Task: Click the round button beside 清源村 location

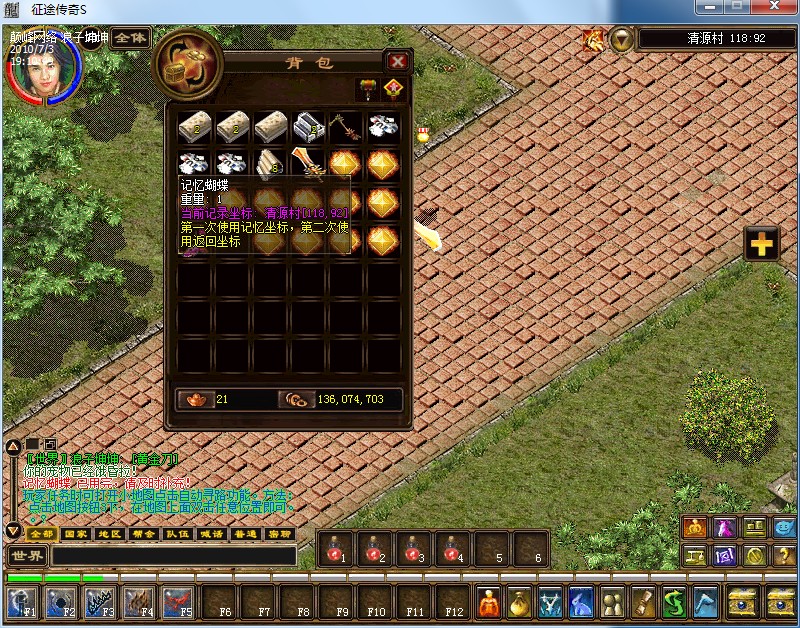Action: [622, 39]
